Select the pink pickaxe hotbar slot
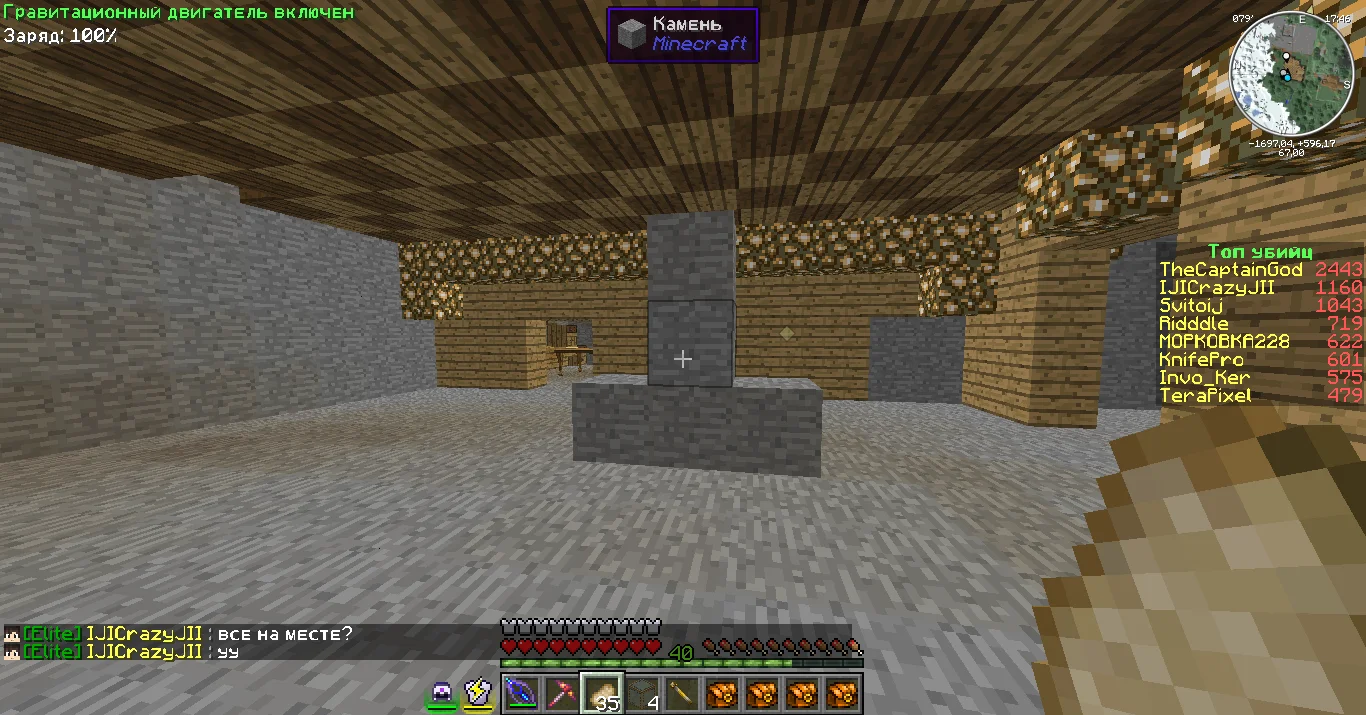 tap(562, 693)
